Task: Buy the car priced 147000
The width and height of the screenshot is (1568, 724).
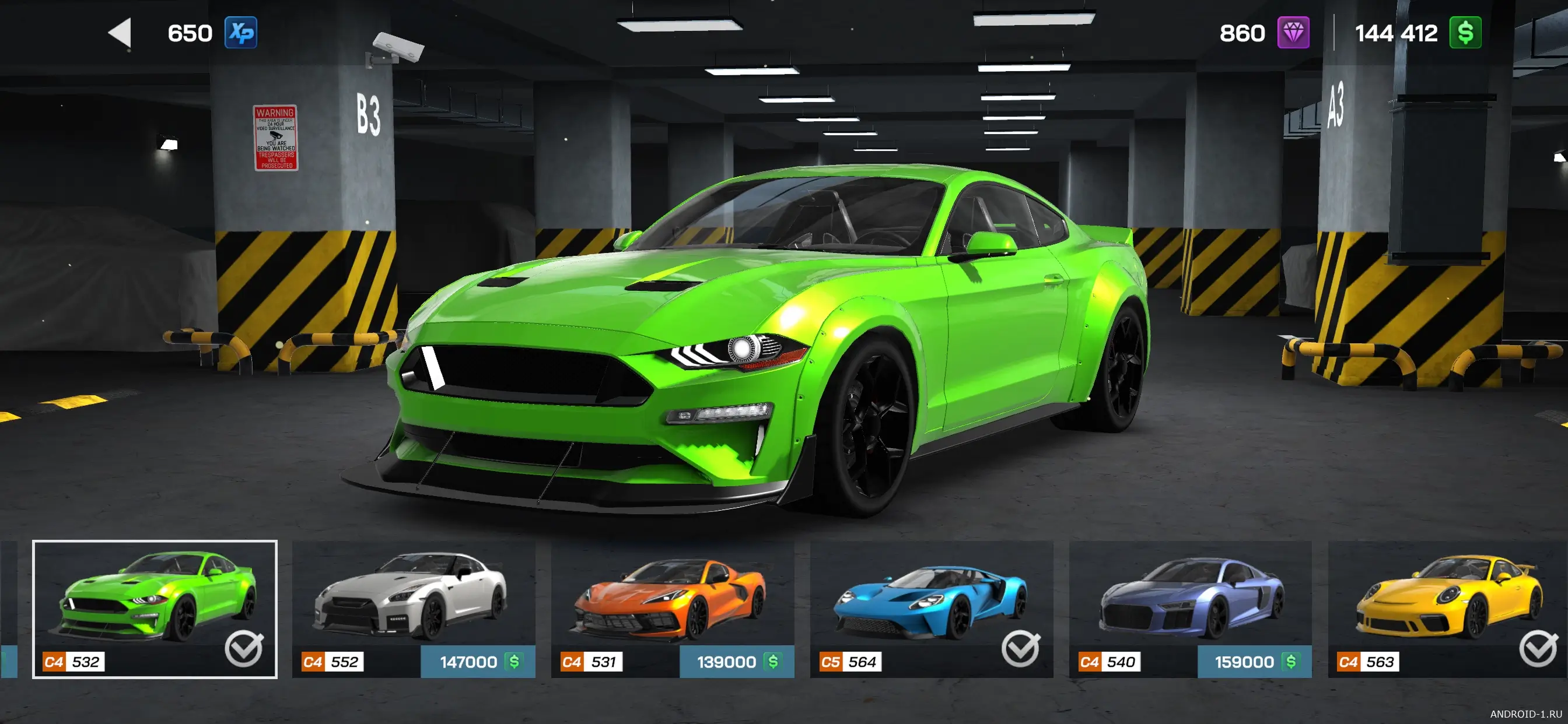Action: [478, 662]
